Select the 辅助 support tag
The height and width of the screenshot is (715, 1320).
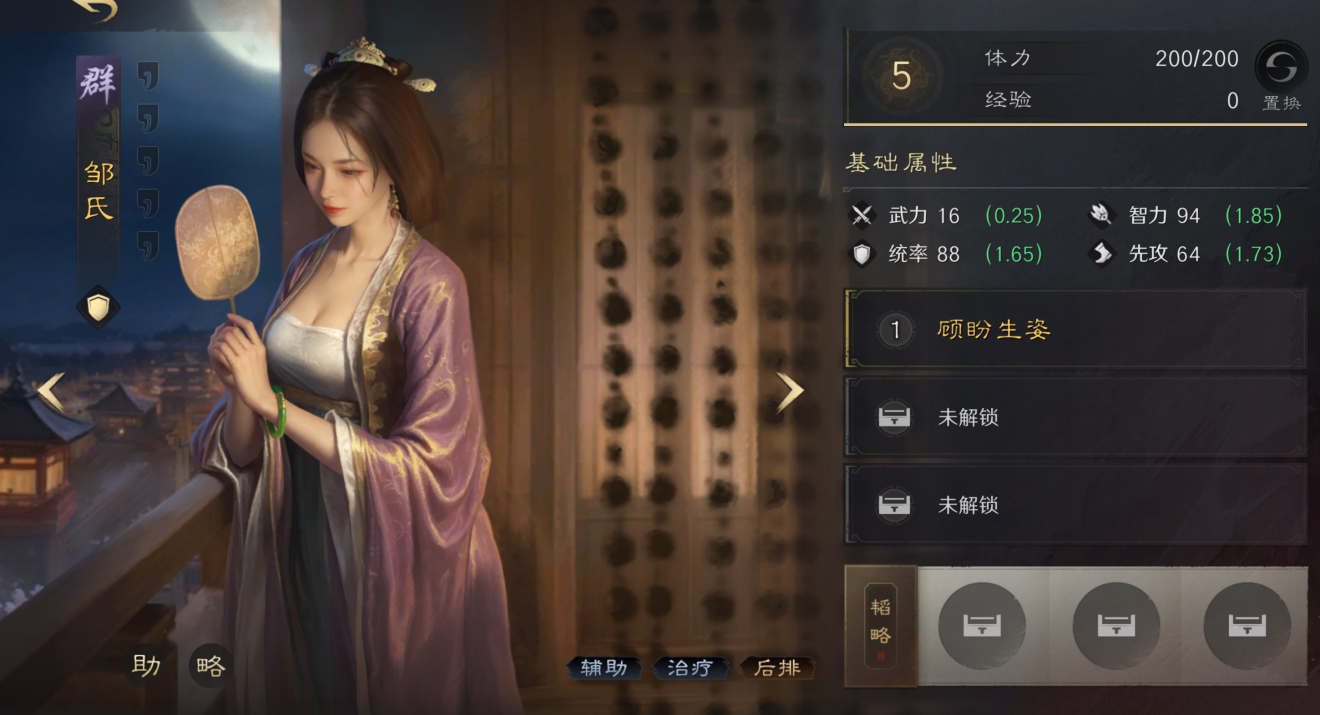tap(604, 668)
